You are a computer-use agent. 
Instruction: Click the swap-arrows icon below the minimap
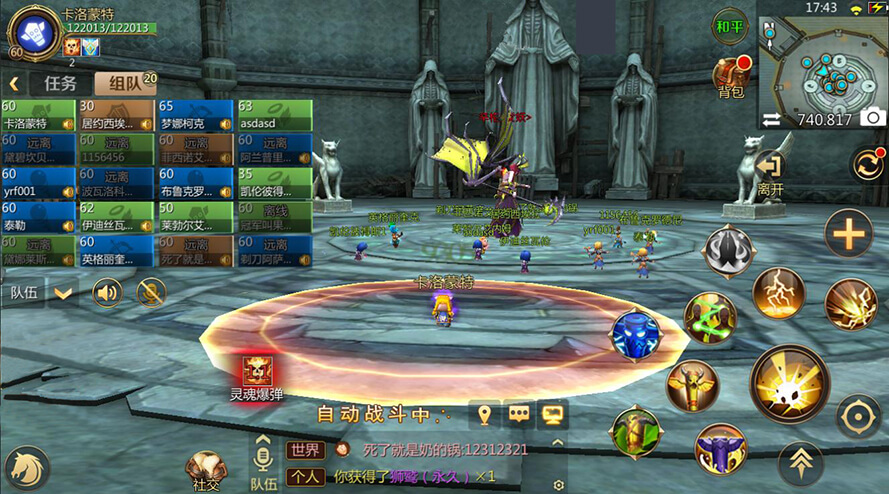(x=771, y=119)
